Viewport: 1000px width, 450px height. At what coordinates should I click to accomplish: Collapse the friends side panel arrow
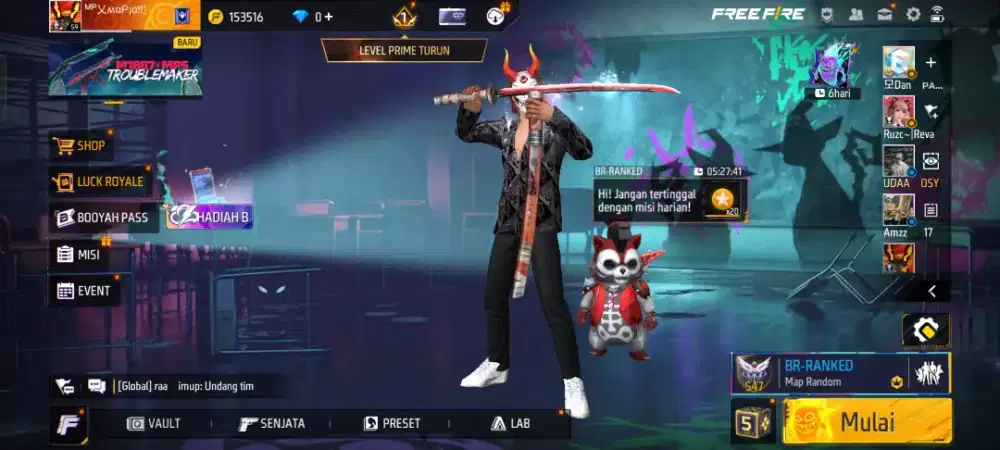(932, 291)
